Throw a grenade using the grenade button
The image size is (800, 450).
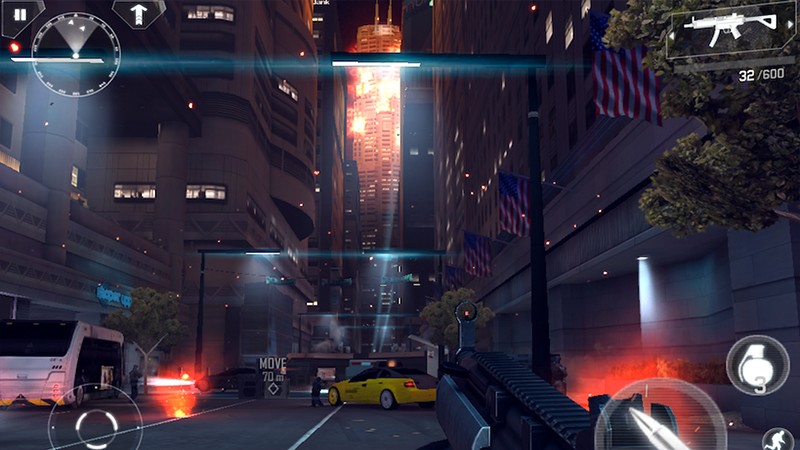(757, 365)
